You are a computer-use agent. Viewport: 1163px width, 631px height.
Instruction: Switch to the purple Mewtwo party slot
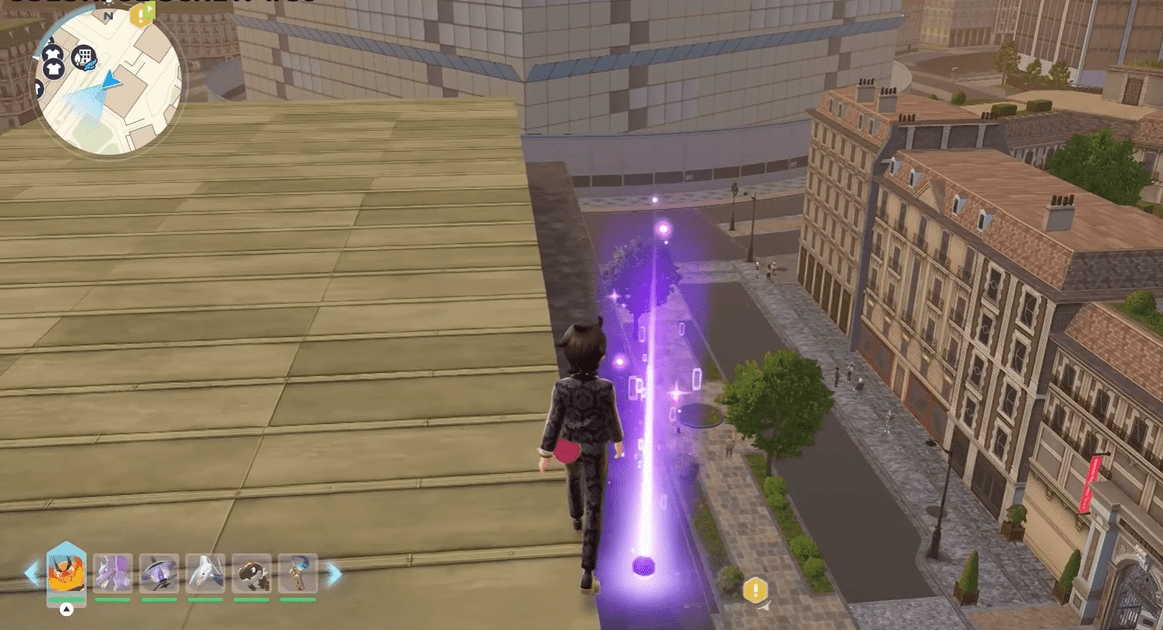113,573
